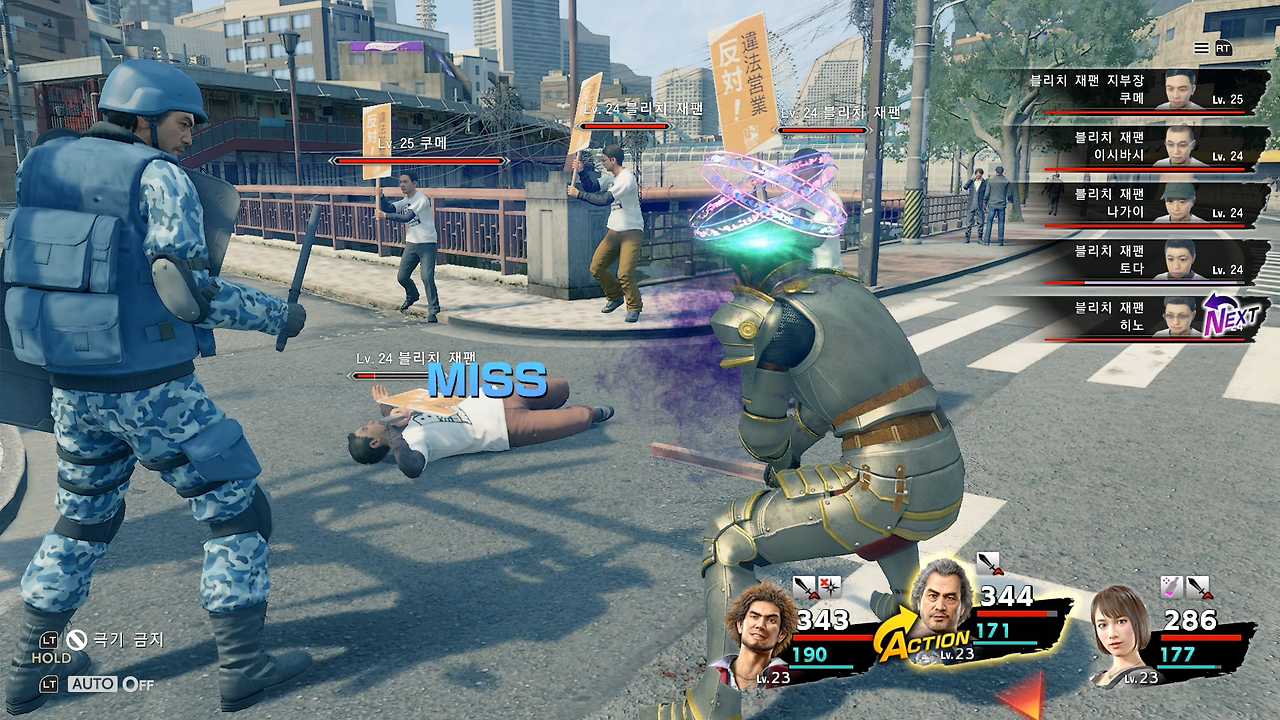Screen dimensions: 1280x720
Task: Toggle the AUTO battle mode switch
Action: point(110,684)
